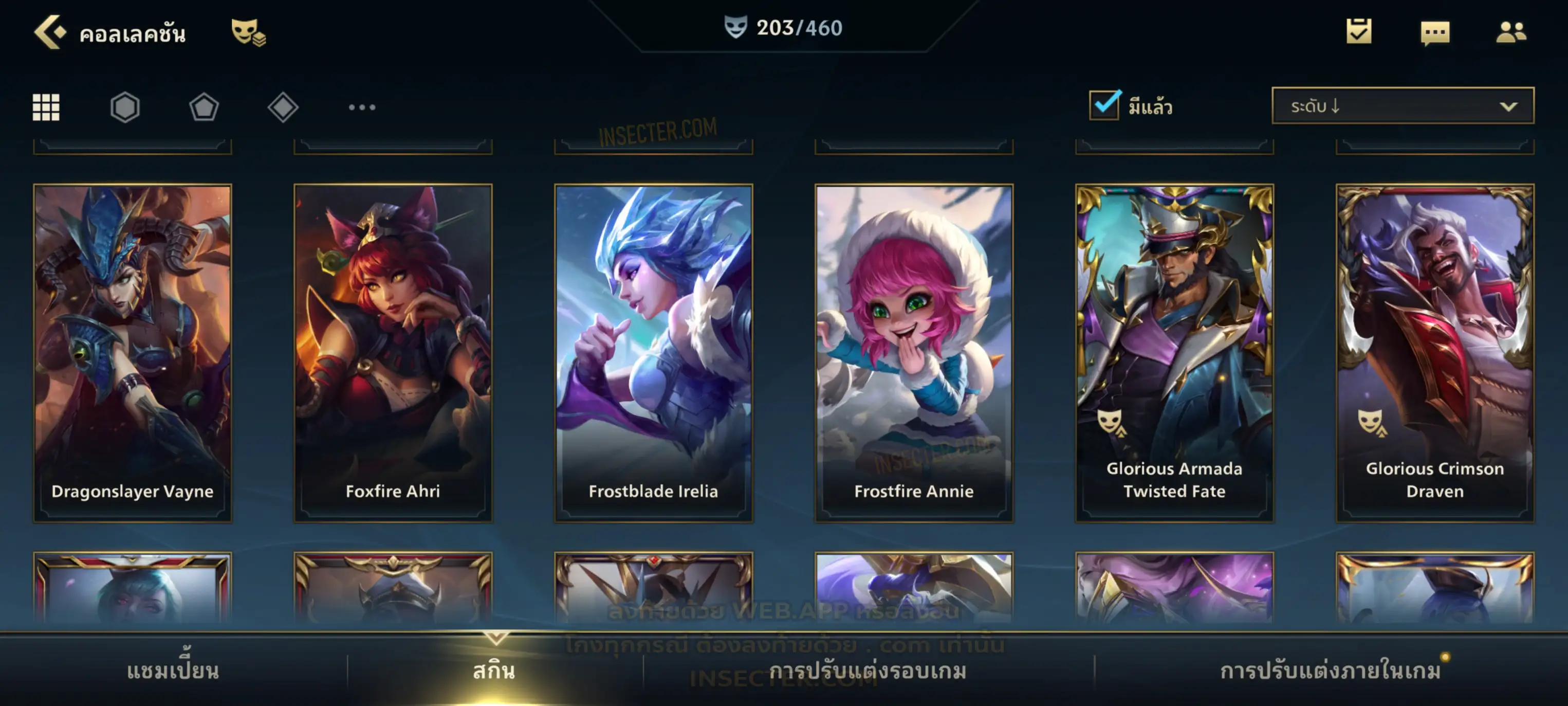Open Glorious Crimson Draven skin card
Image resolution: width=1568 pixels, height=706 pixels.
pyautogui.click(x=1435, y=353)
